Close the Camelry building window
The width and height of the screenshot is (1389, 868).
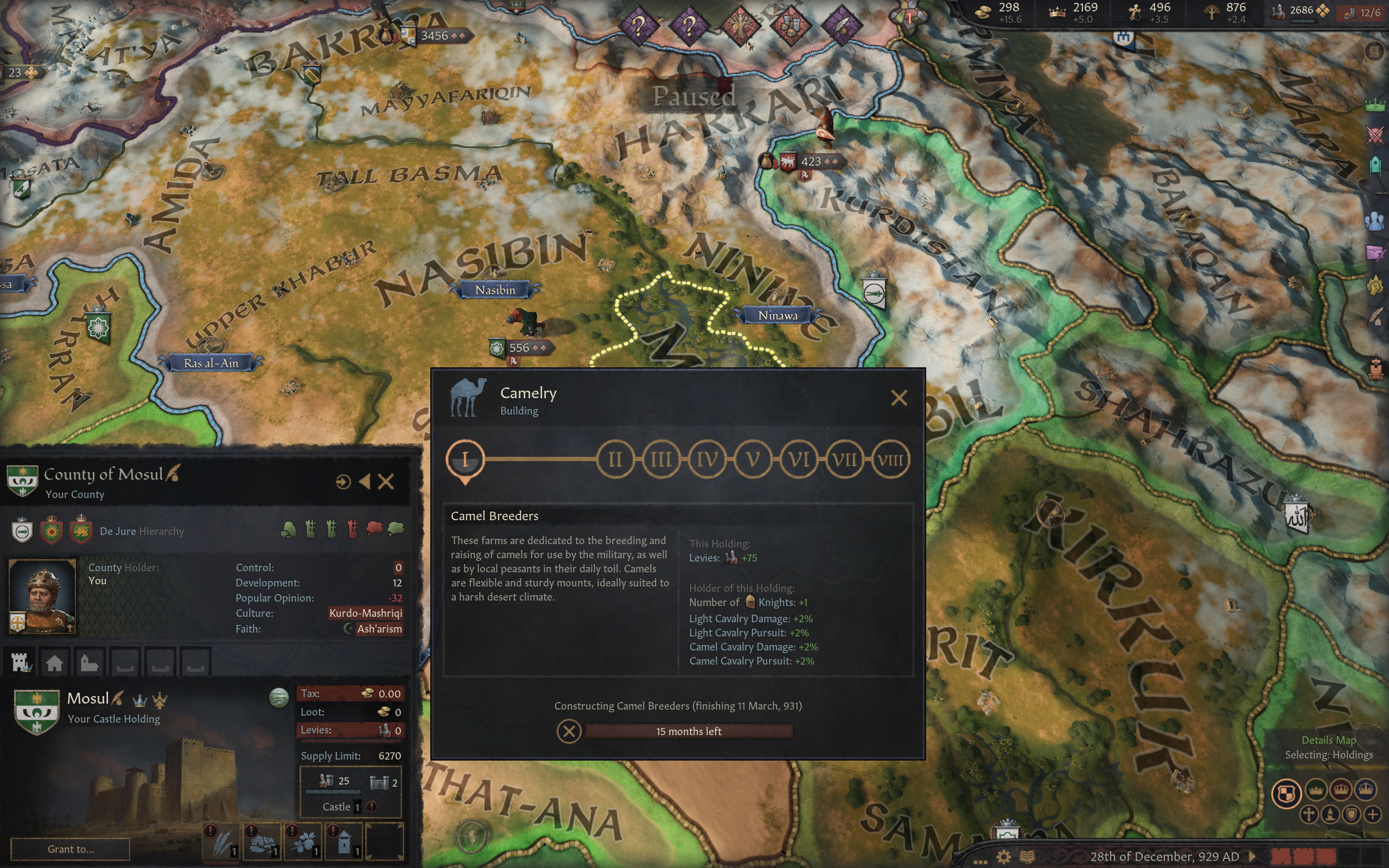click(x=899, y=398)
